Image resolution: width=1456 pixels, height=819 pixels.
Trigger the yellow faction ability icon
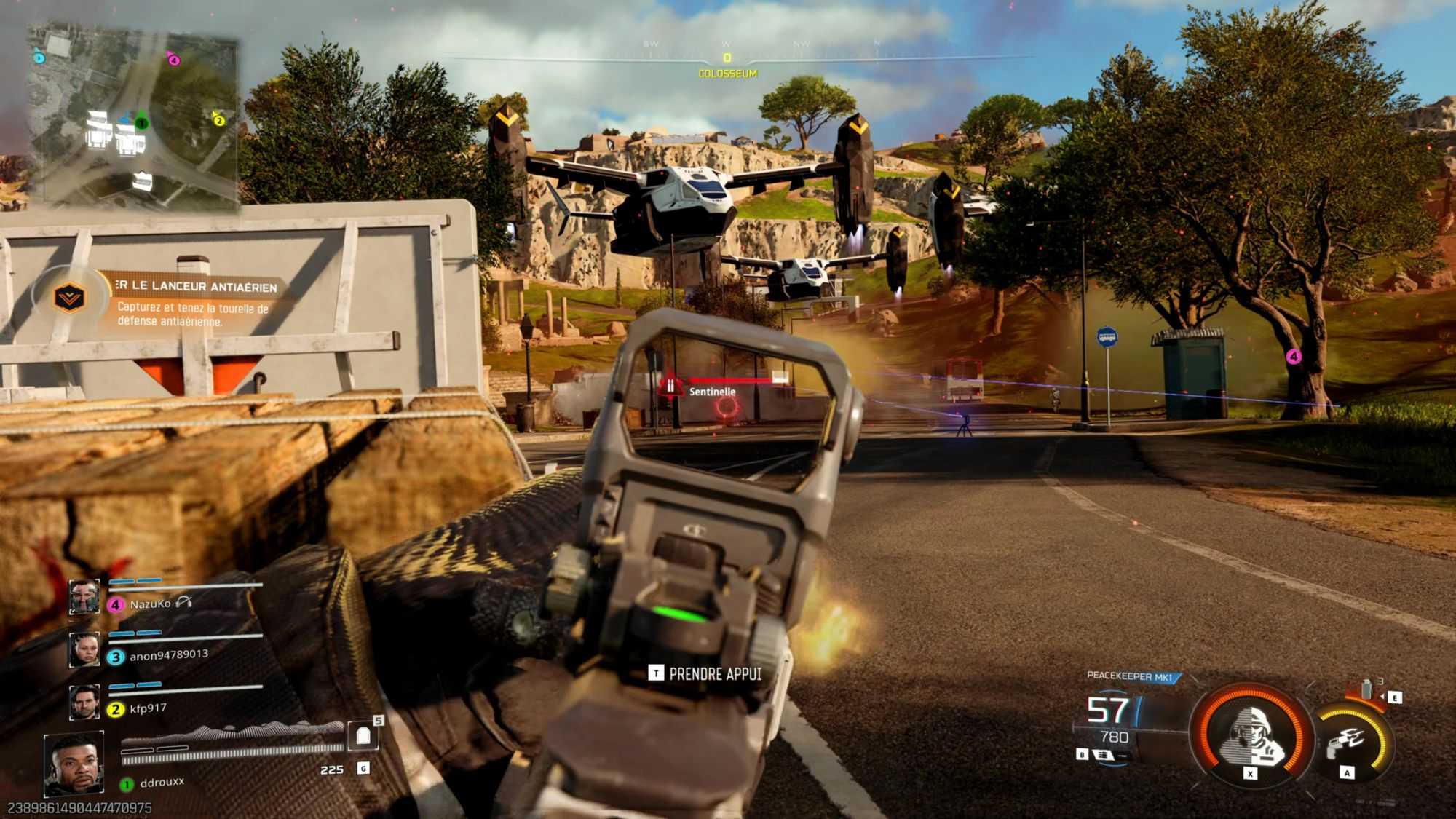tap(1349, 741)
